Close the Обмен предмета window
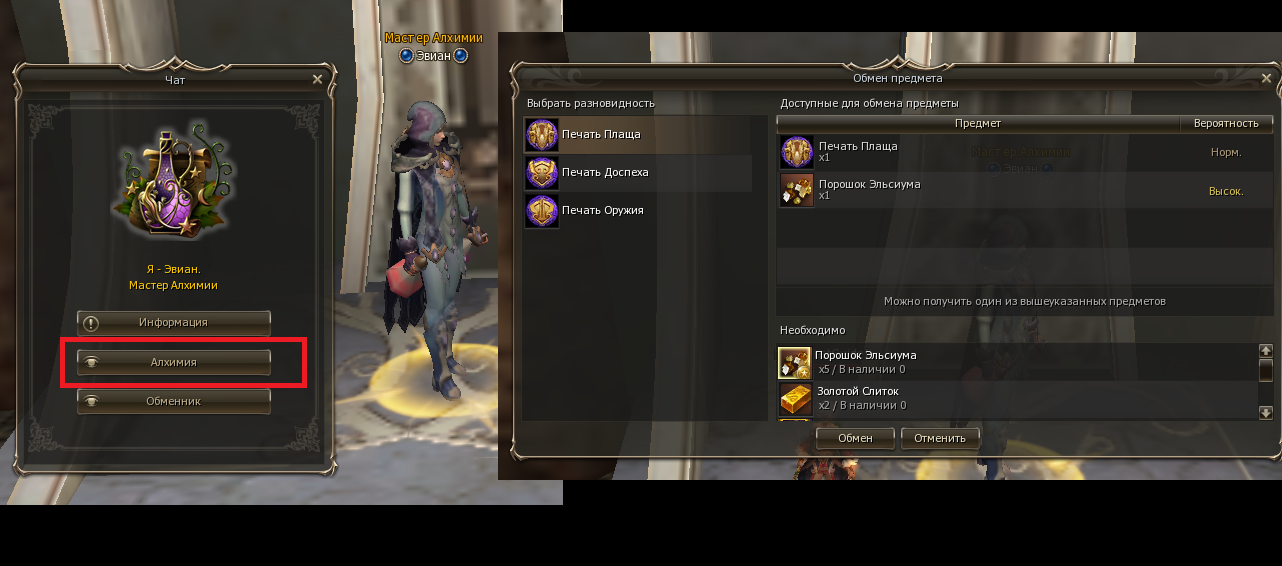Image resolution: width=1282 pixels, height=566 pixels. pyautogui.click(x=1267, y=78)
